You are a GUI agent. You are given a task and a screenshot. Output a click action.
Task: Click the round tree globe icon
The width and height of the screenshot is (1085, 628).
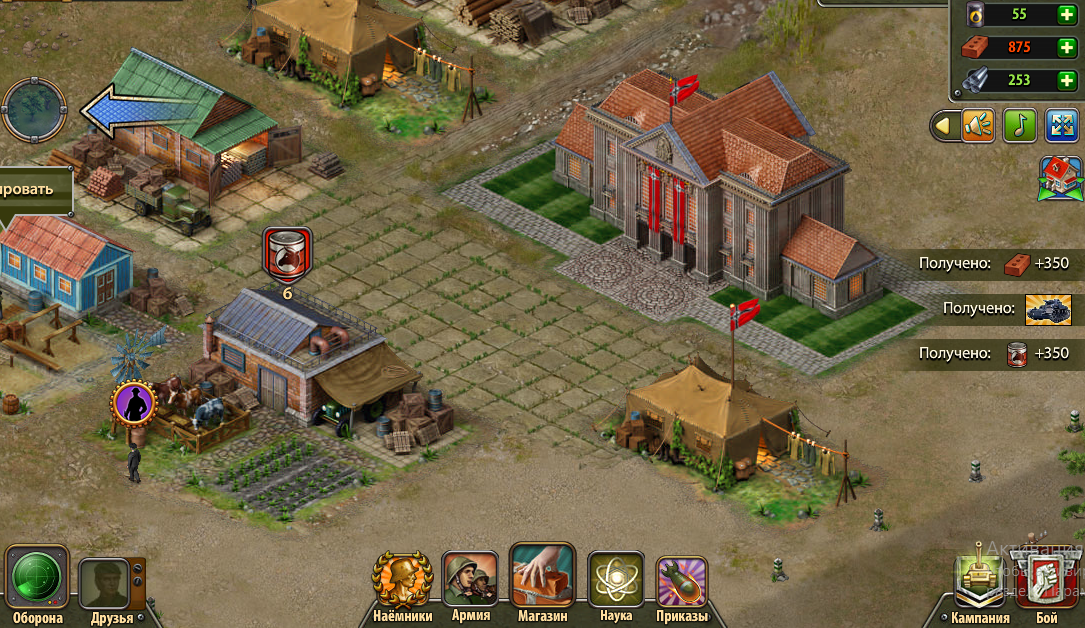pyautogui.click(x=34, y=110)
